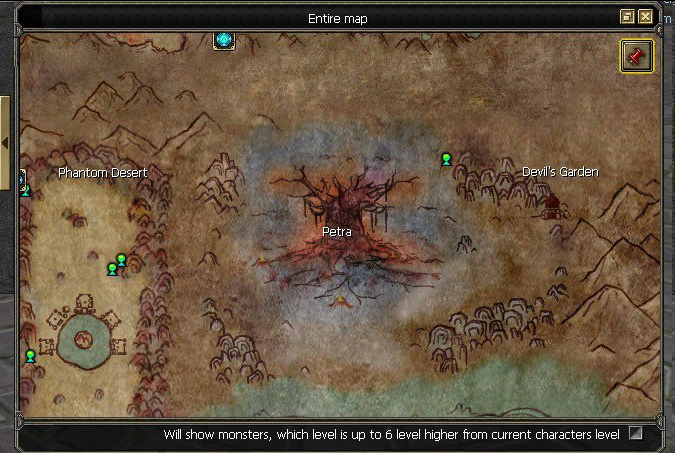Click the green marker near Devil's Garden
The image size is (675, 453).
coord(446,159)
